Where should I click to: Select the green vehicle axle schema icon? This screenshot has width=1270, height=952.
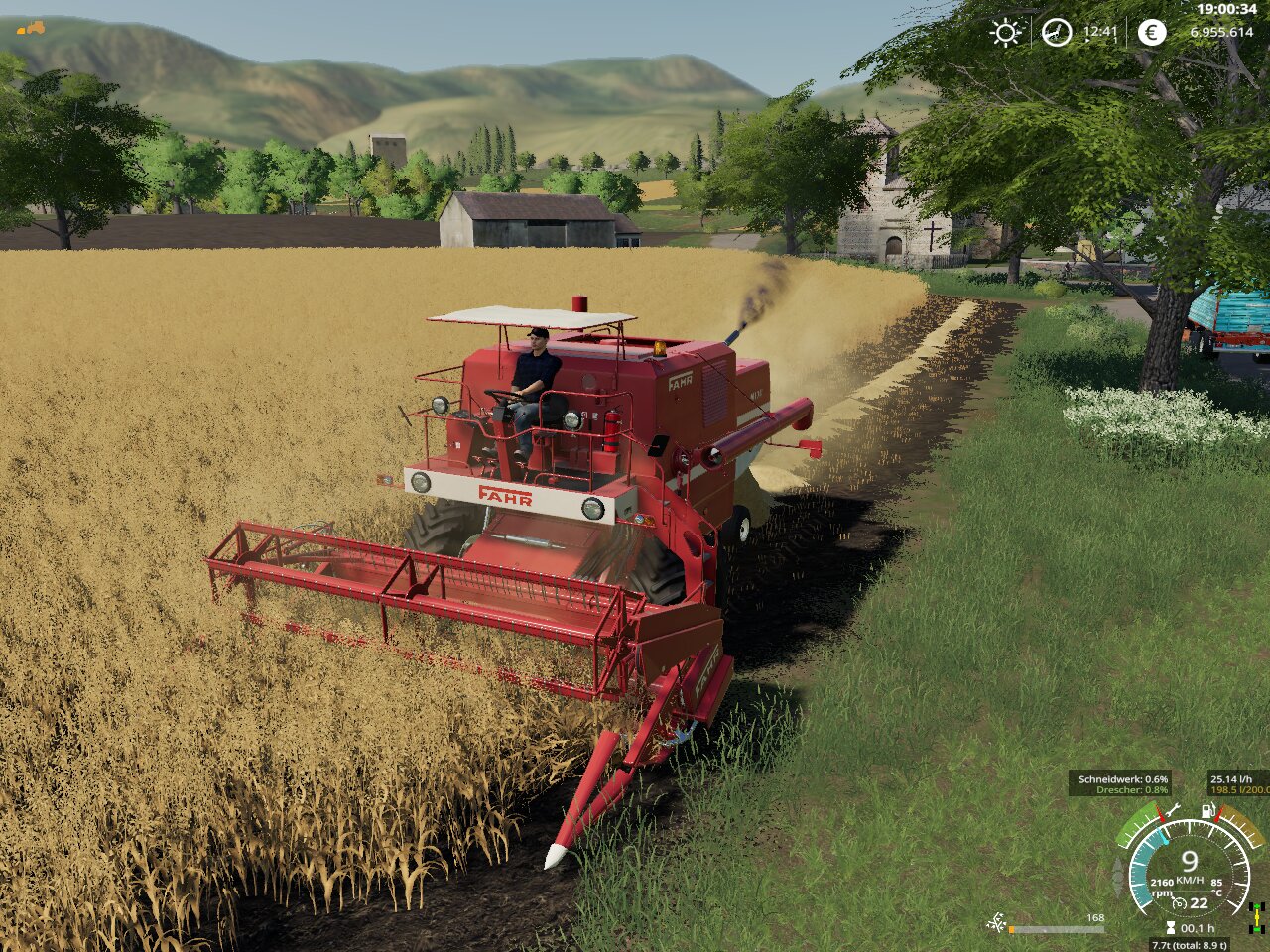pos(1258,916)
